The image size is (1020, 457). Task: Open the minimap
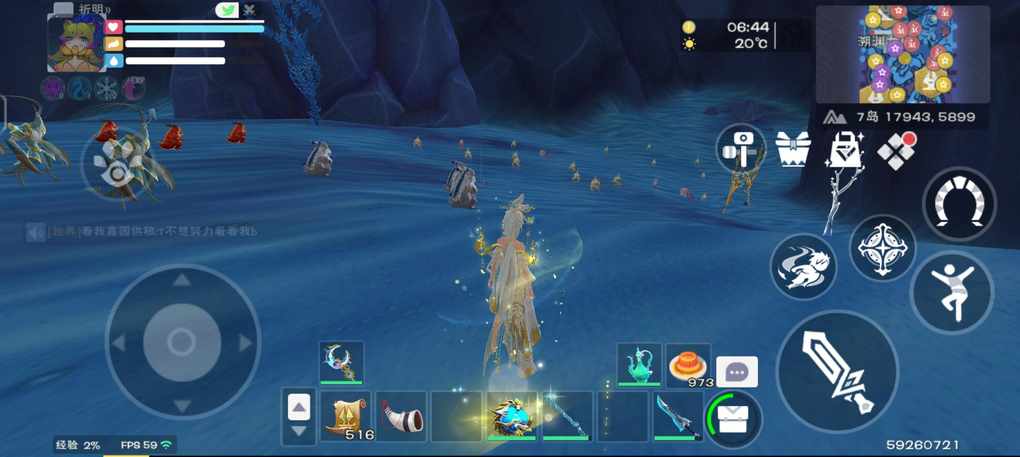point(902,54)
